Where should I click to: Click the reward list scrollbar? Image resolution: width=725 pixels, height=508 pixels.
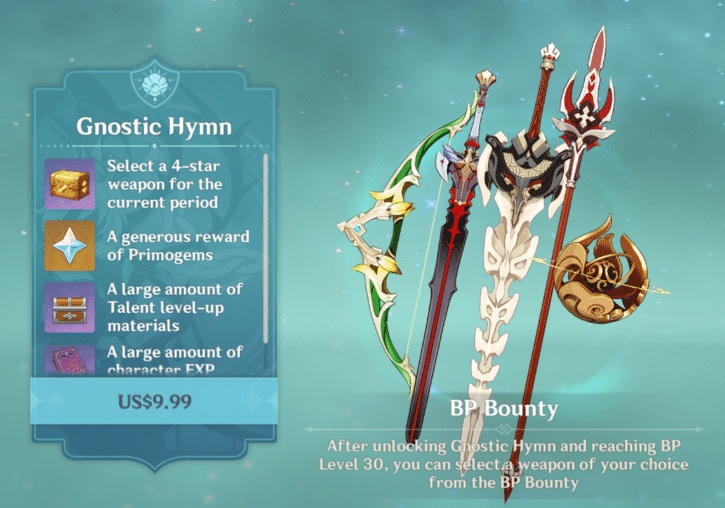tap(265, 250)
